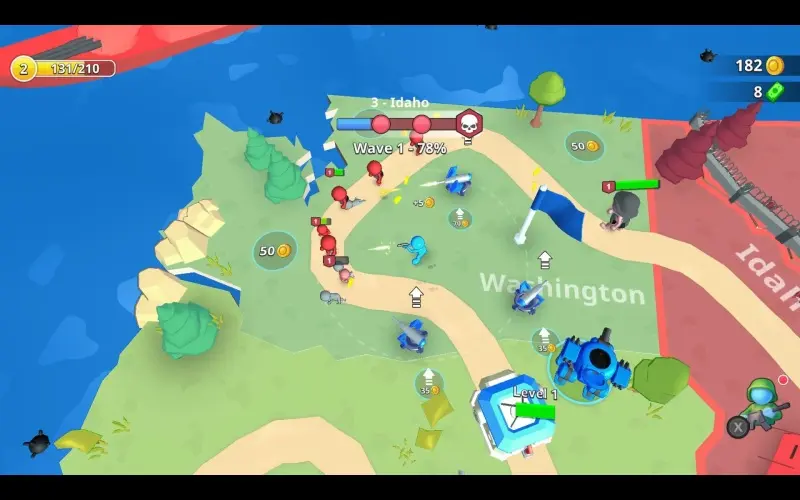800x500 pixels.
Task: Purchase the 35-coin upgrade beside the blue mech
Action: (x=545, y=341)
